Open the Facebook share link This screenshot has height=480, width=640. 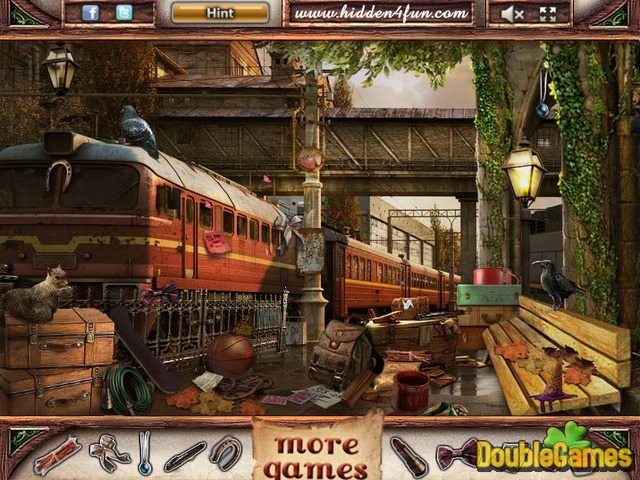90,13
